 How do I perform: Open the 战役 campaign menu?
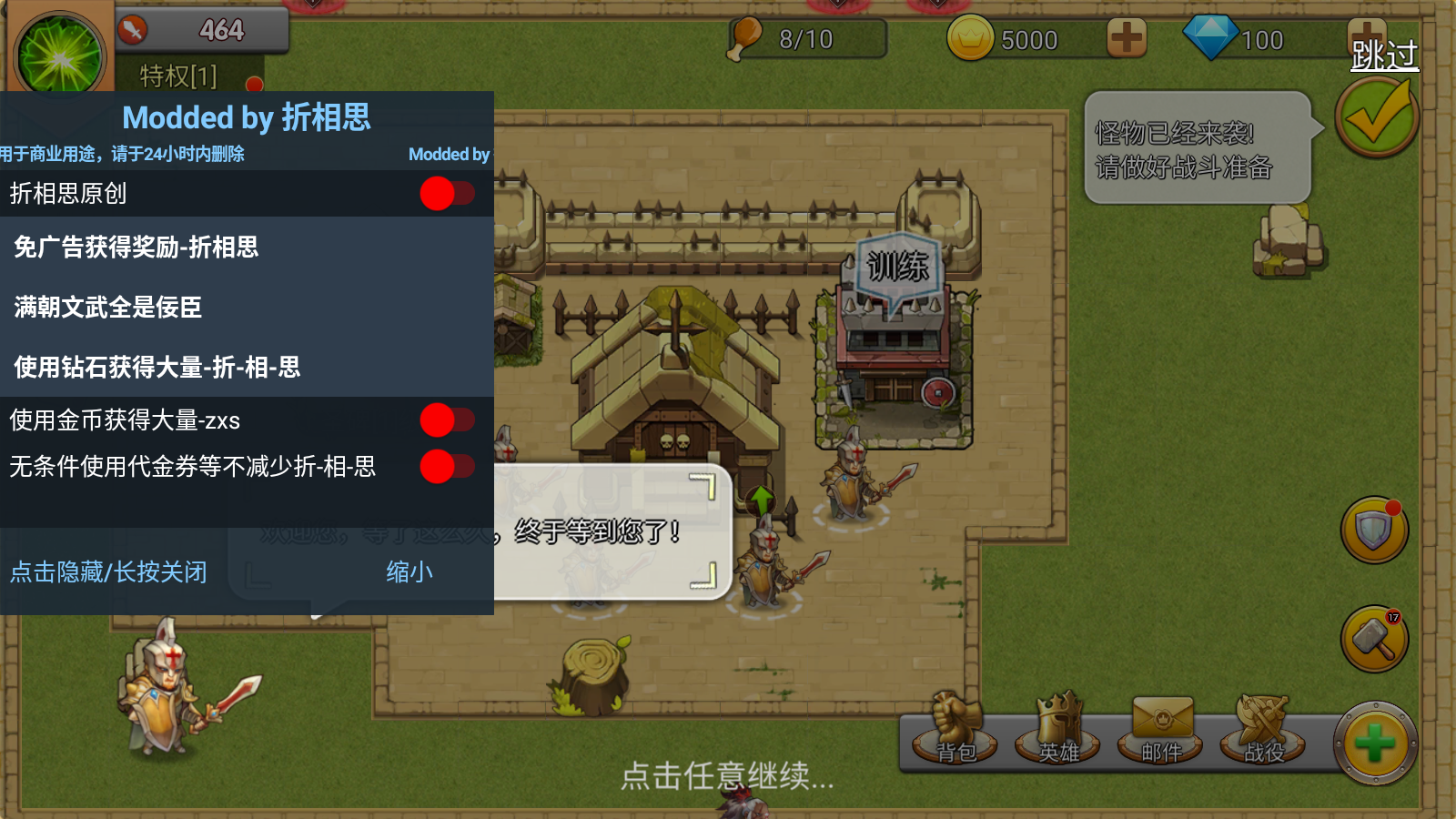(1264, 733)
